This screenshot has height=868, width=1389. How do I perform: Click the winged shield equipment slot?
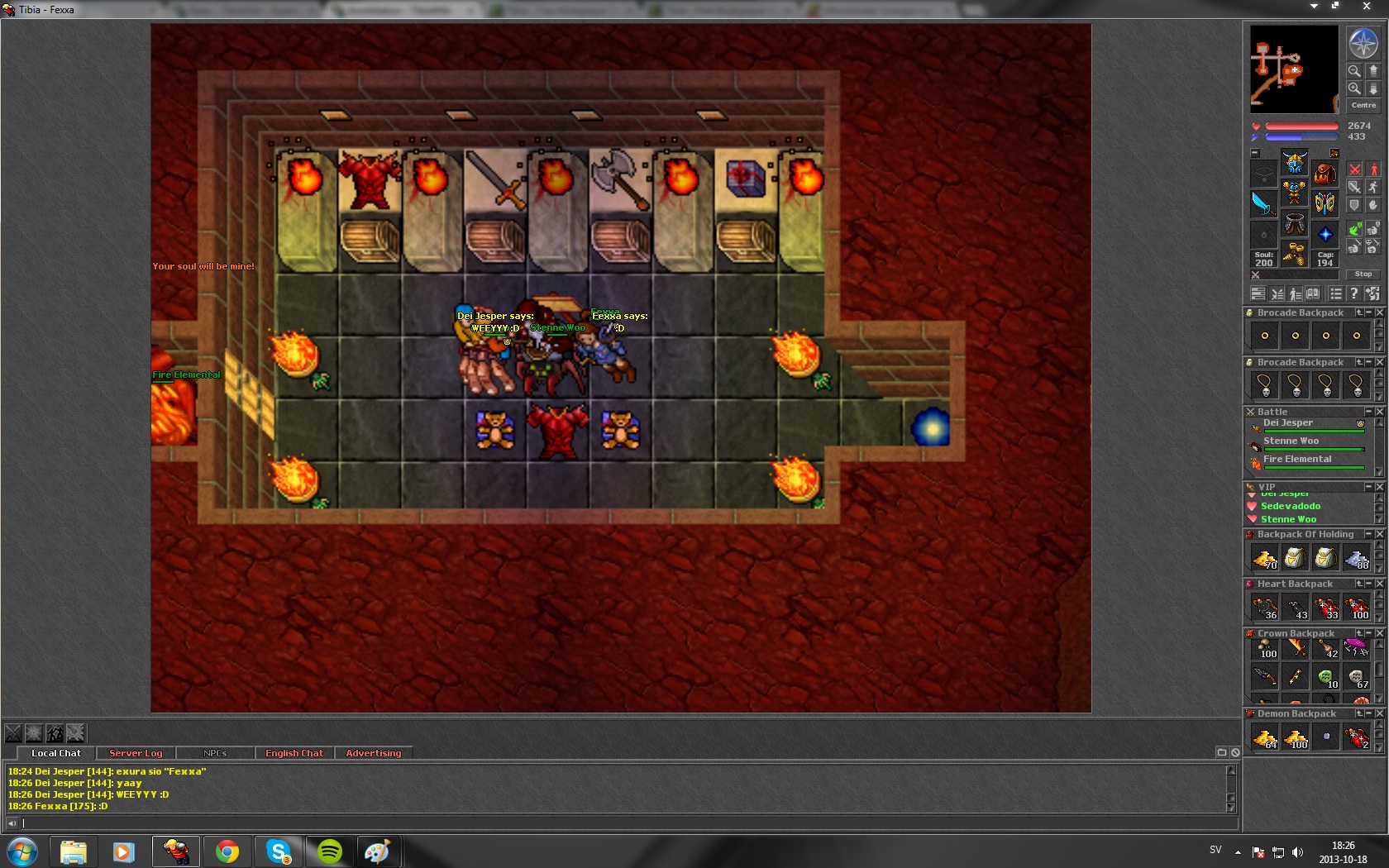click(1325, 203)
